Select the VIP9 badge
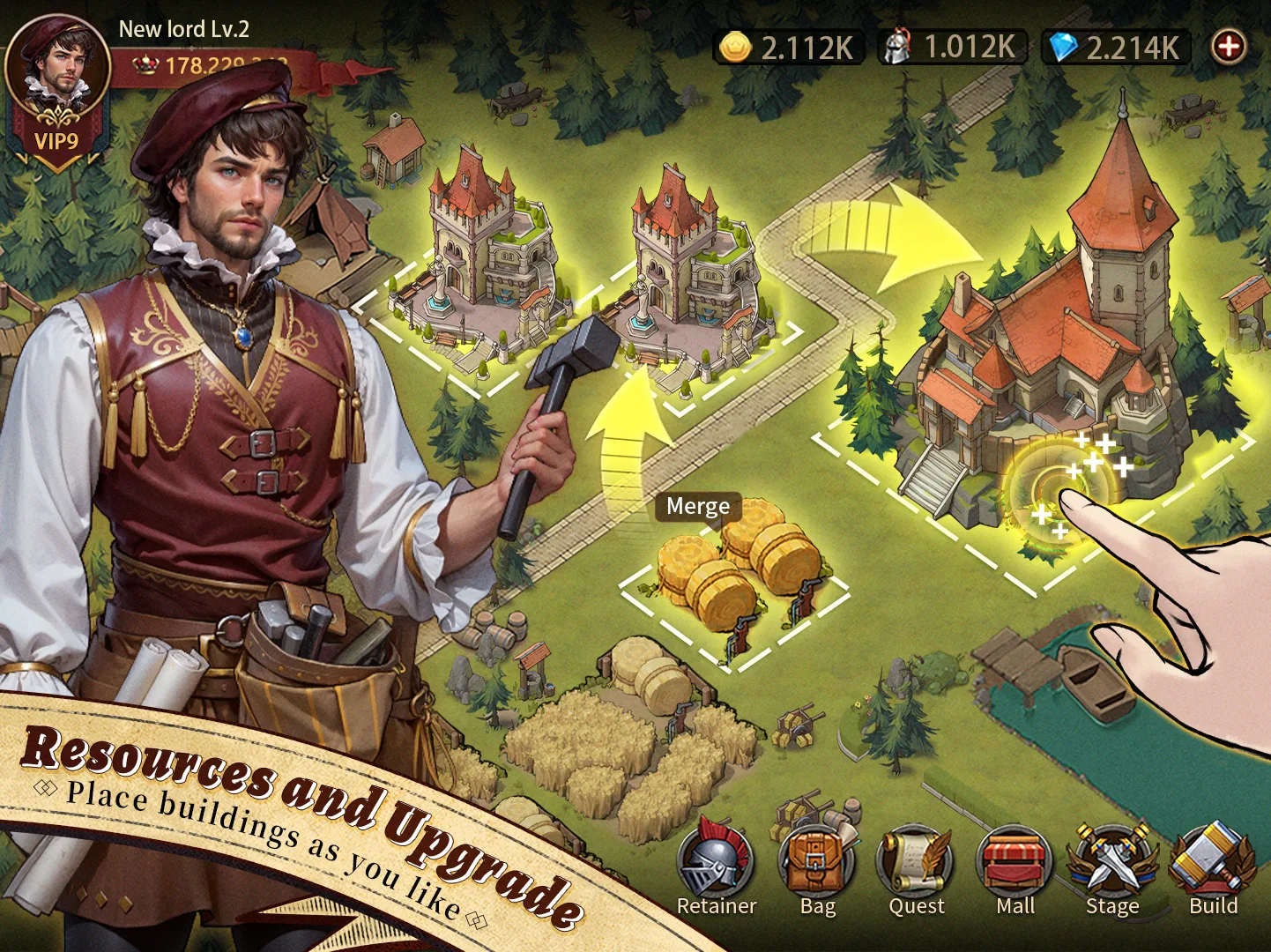 click(x=56, y=141)
